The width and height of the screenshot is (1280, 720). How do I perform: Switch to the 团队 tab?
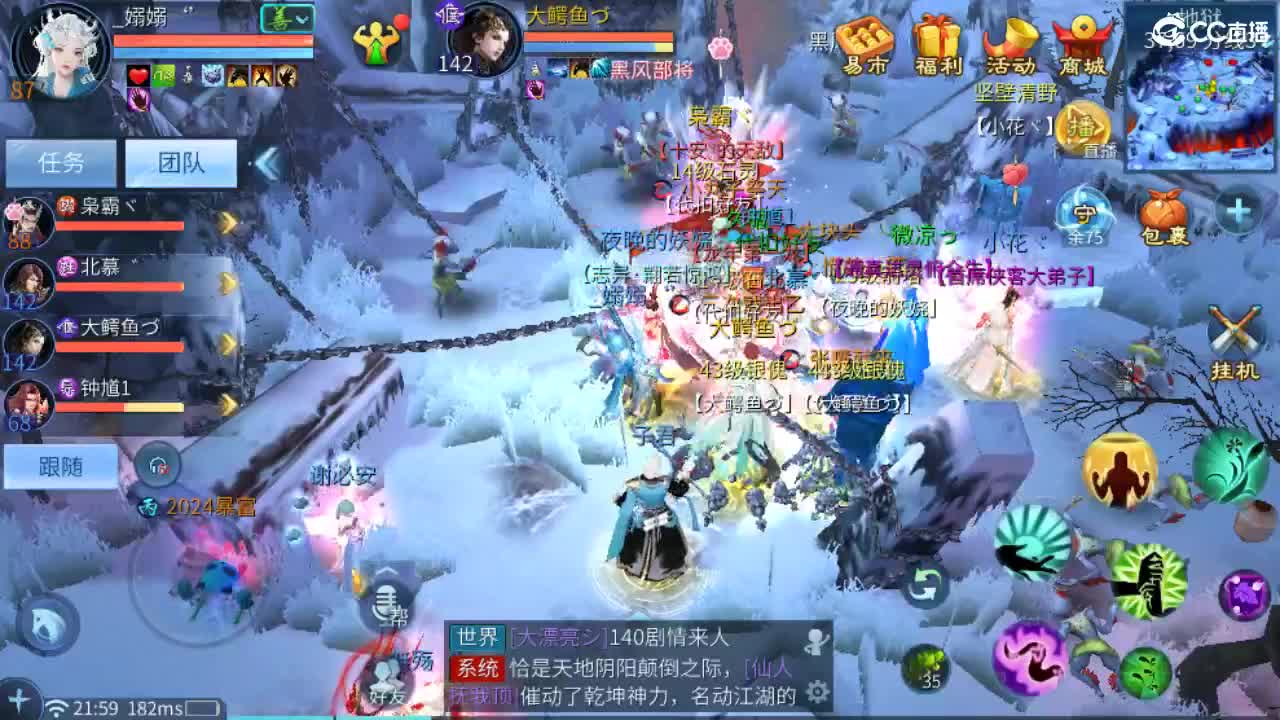(x=178, y=161)
